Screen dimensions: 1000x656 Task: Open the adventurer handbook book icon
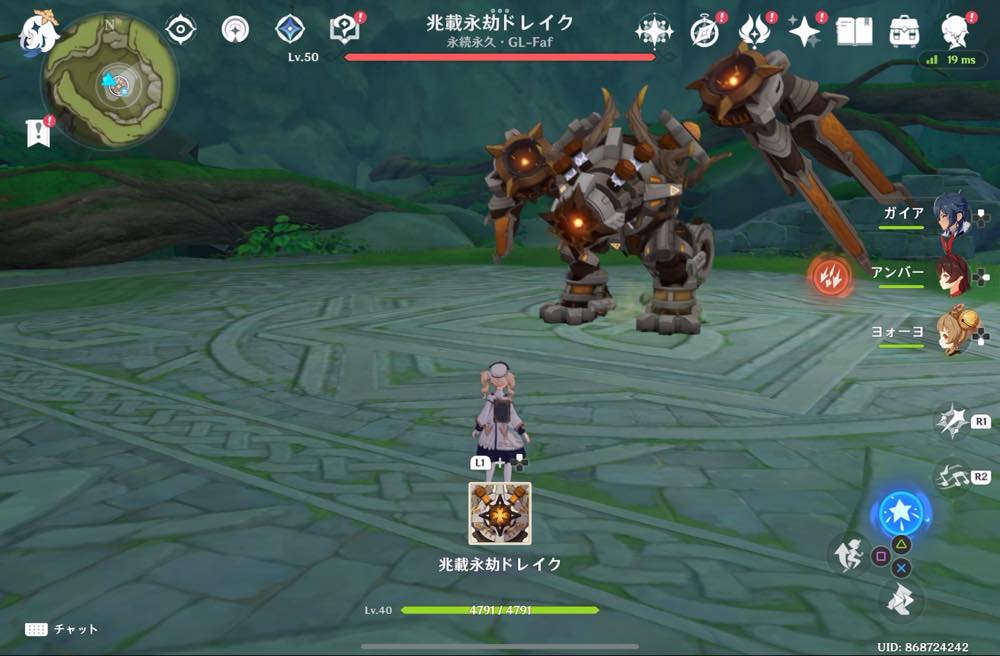coord(854,31)
